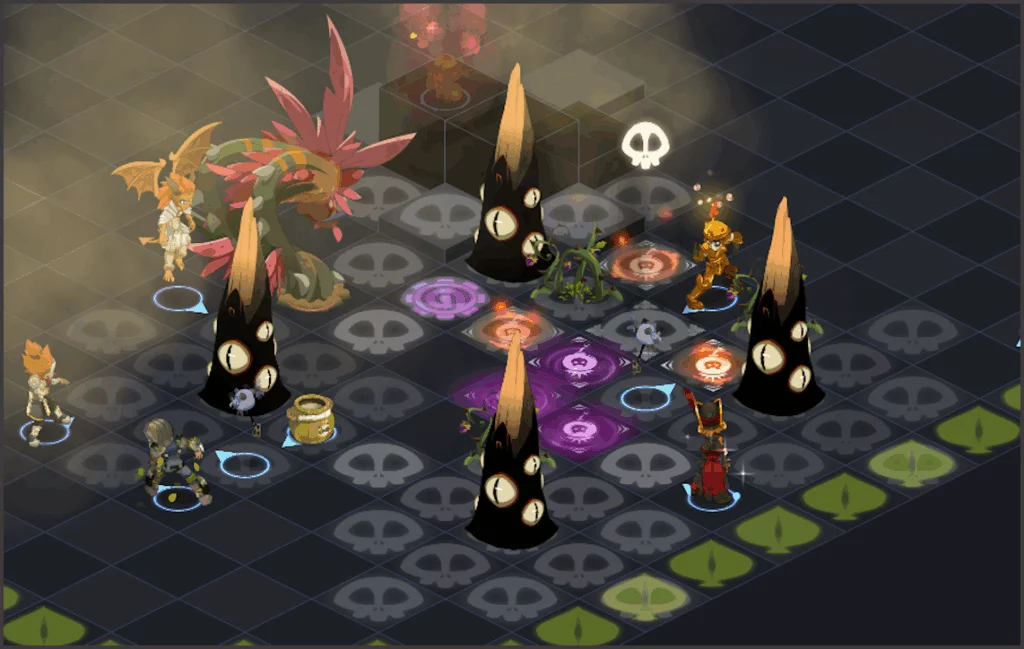Select the dark armored masked unit
1024x649 pixels.
(173, 460)
